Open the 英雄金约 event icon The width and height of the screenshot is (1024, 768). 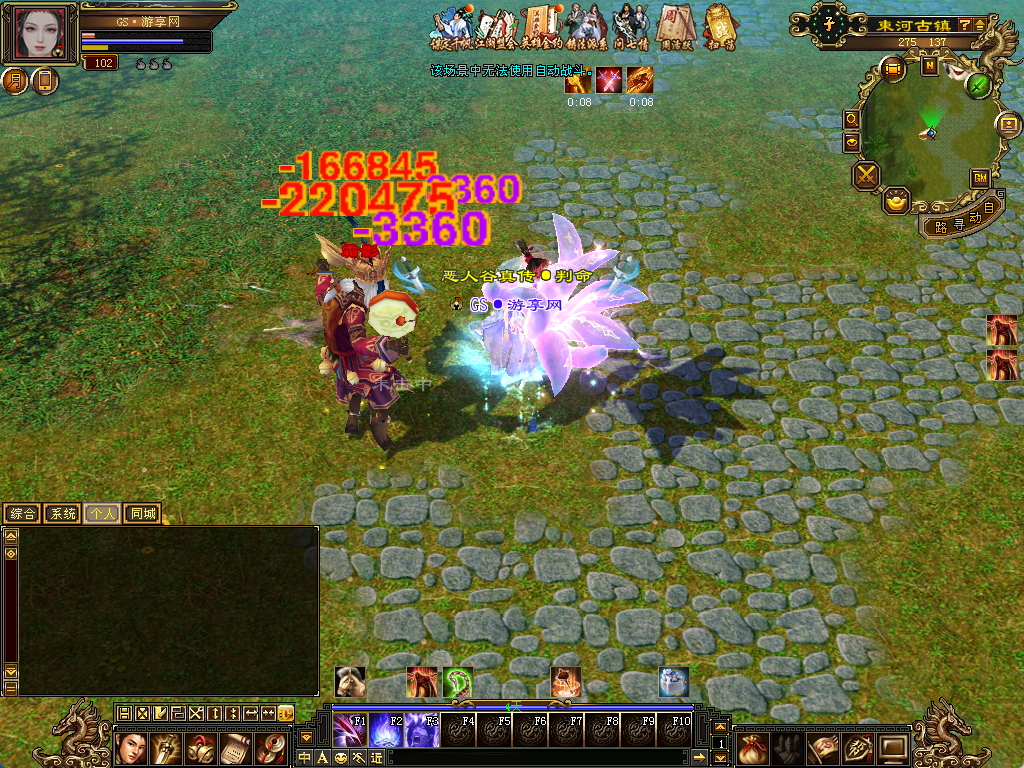(540, 28)
